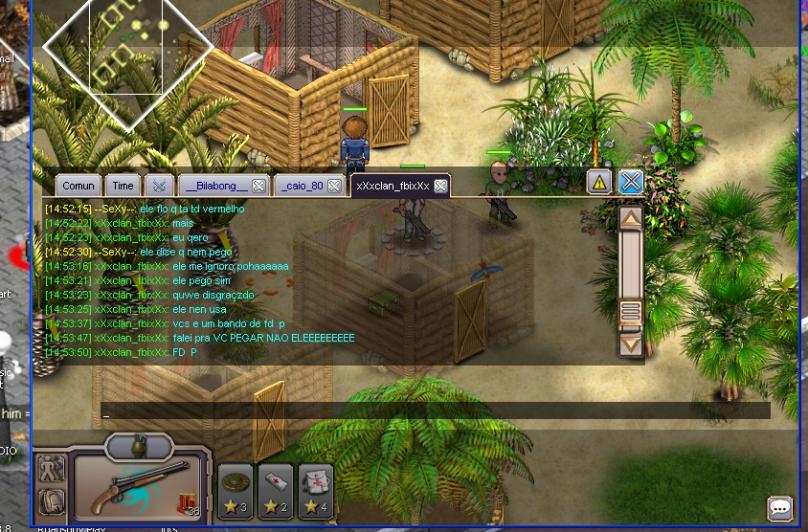The image size is (808, 532).
Task: Select the grenade slot above the weapon
Action: coord(139,446)
